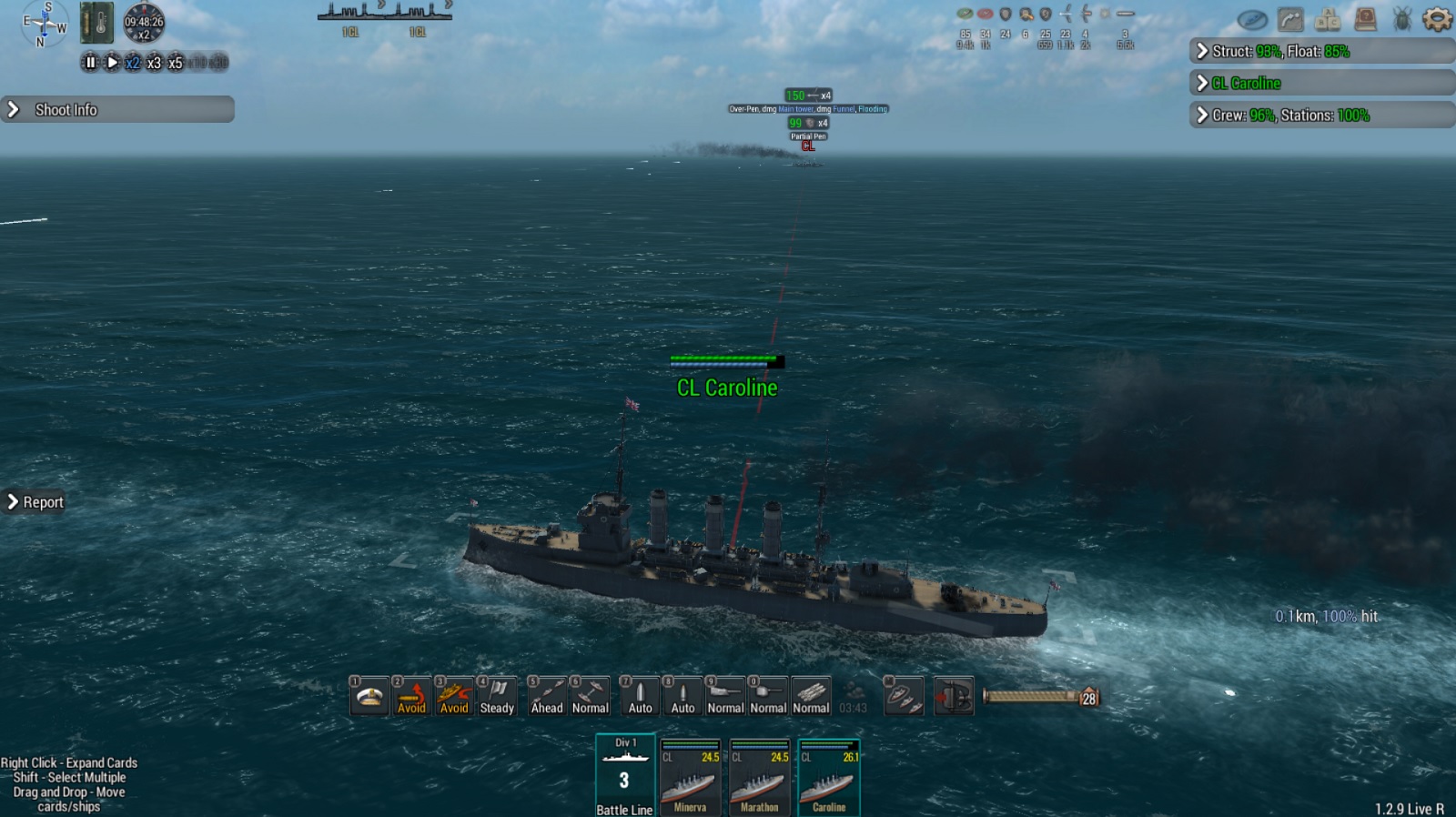Expand the Shoot Info panel
The height and width of the screenshot is (817, 1456).
click(117, 110)
